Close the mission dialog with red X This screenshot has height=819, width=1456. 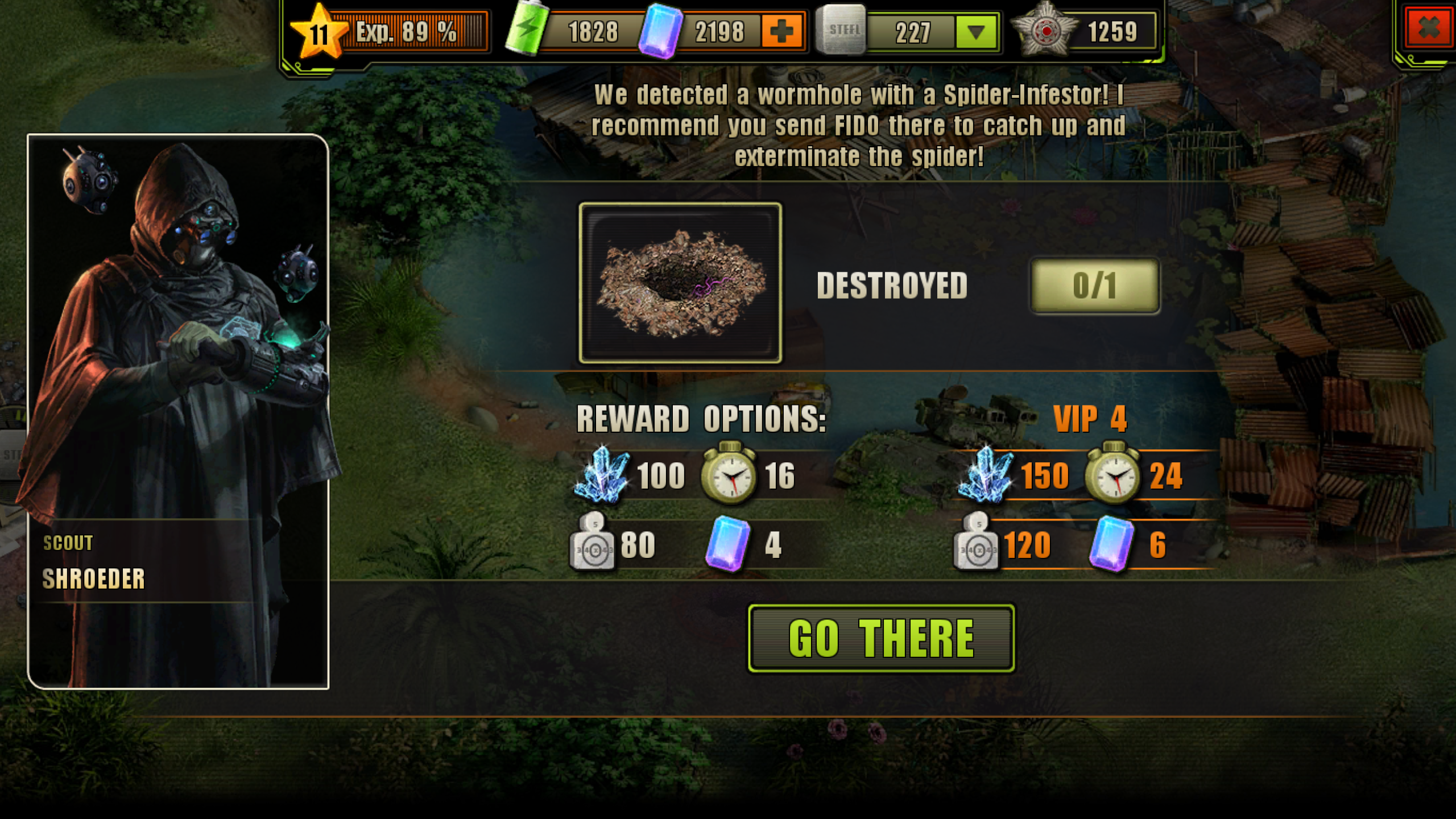point(1428,27)
